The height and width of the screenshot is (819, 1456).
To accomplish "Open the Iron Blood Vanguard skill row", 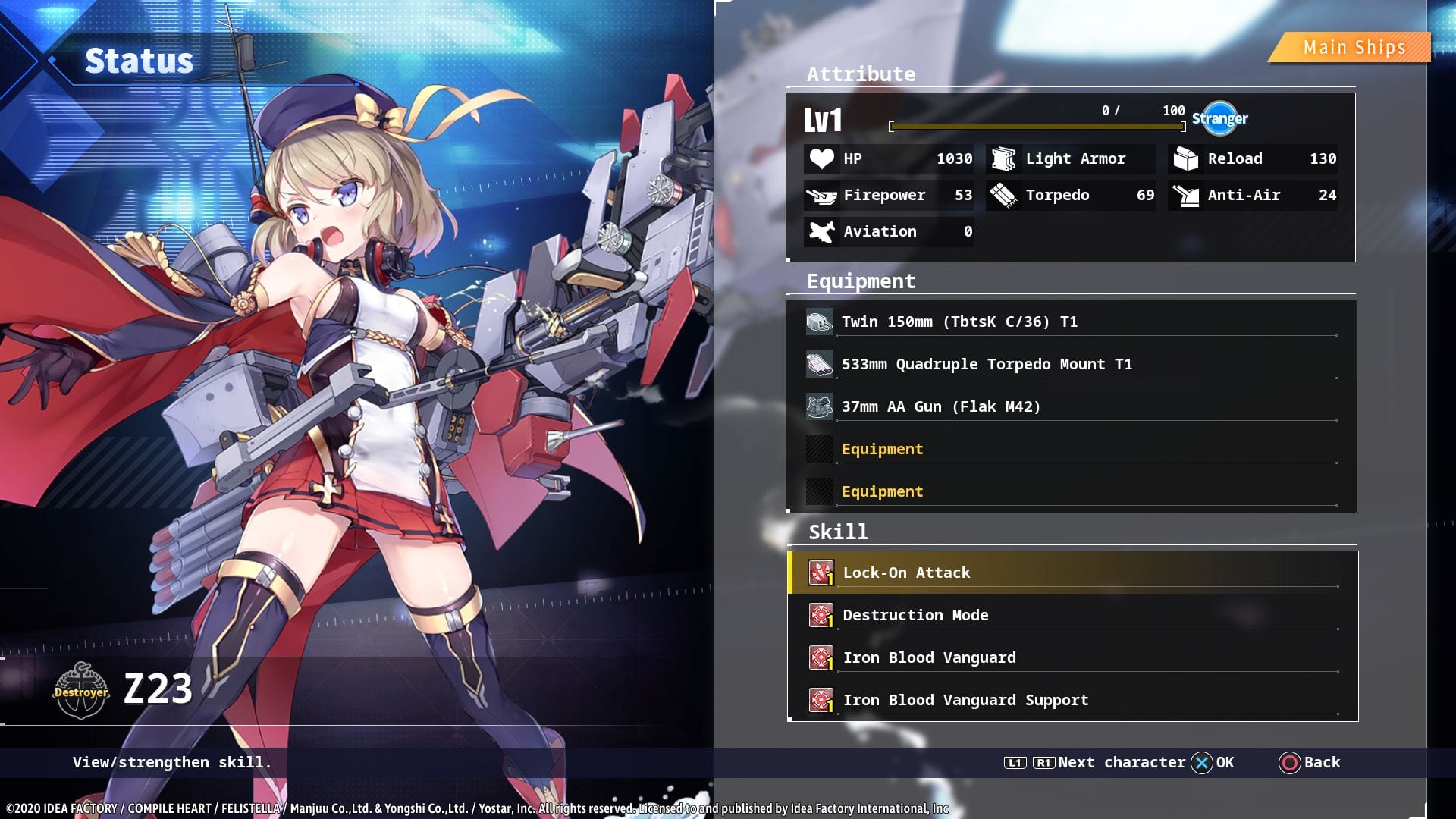I will 929,658.
